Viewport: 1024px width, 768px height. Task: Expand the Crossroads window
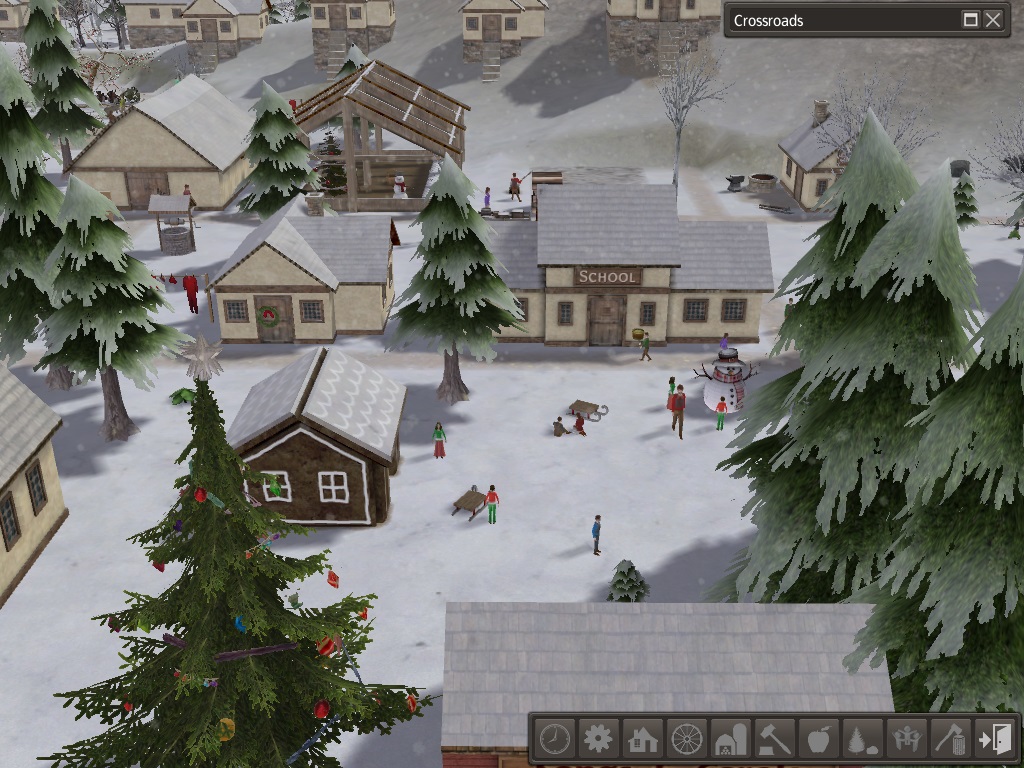pyautogui.click(x=970, y=20)
